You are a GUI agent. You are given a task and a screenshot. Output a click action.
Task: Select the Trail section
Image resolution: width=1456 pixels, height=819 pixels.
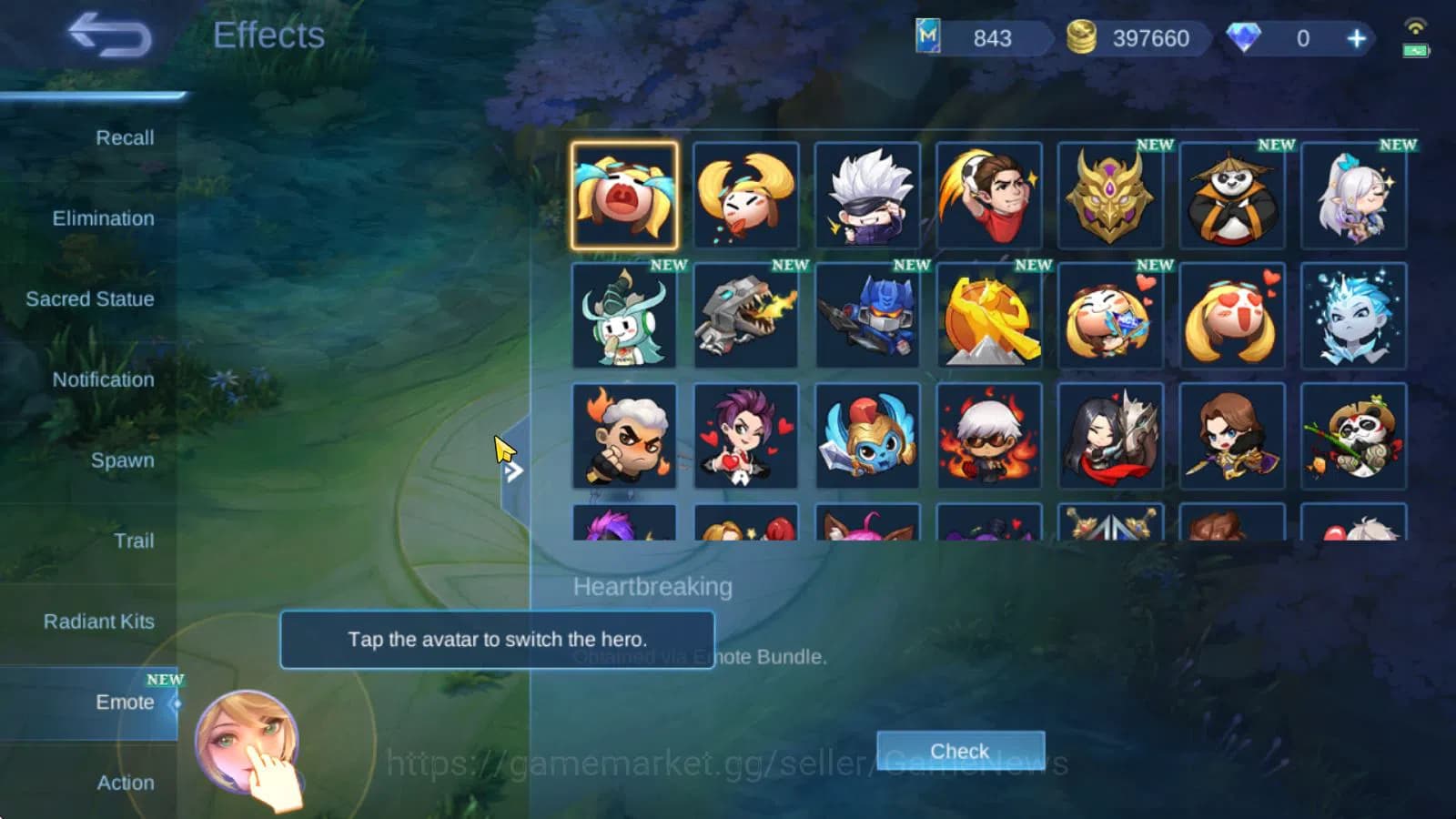click(x=134, y=541)
